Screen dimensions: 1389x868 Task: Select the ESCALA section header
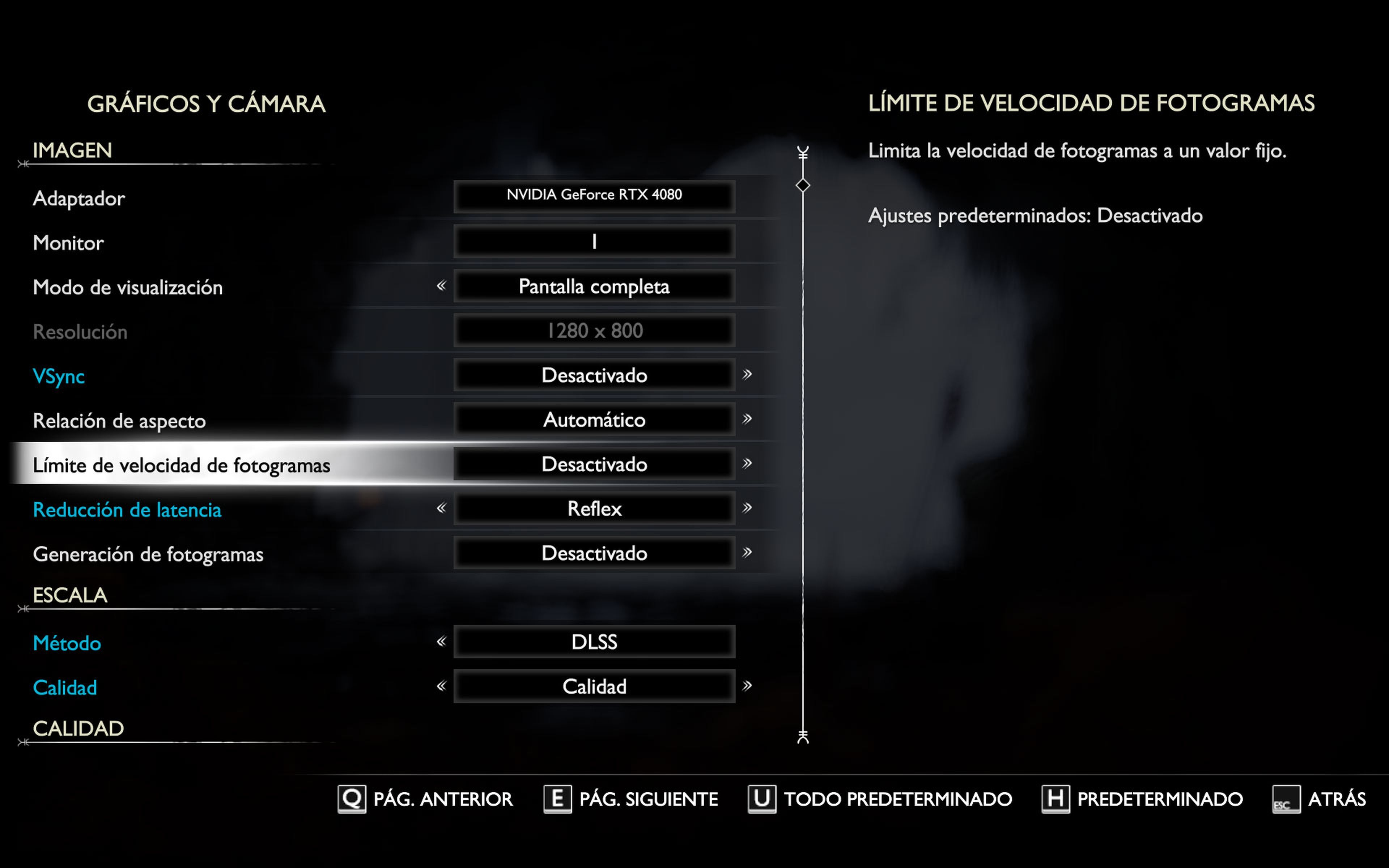[70, 596]
